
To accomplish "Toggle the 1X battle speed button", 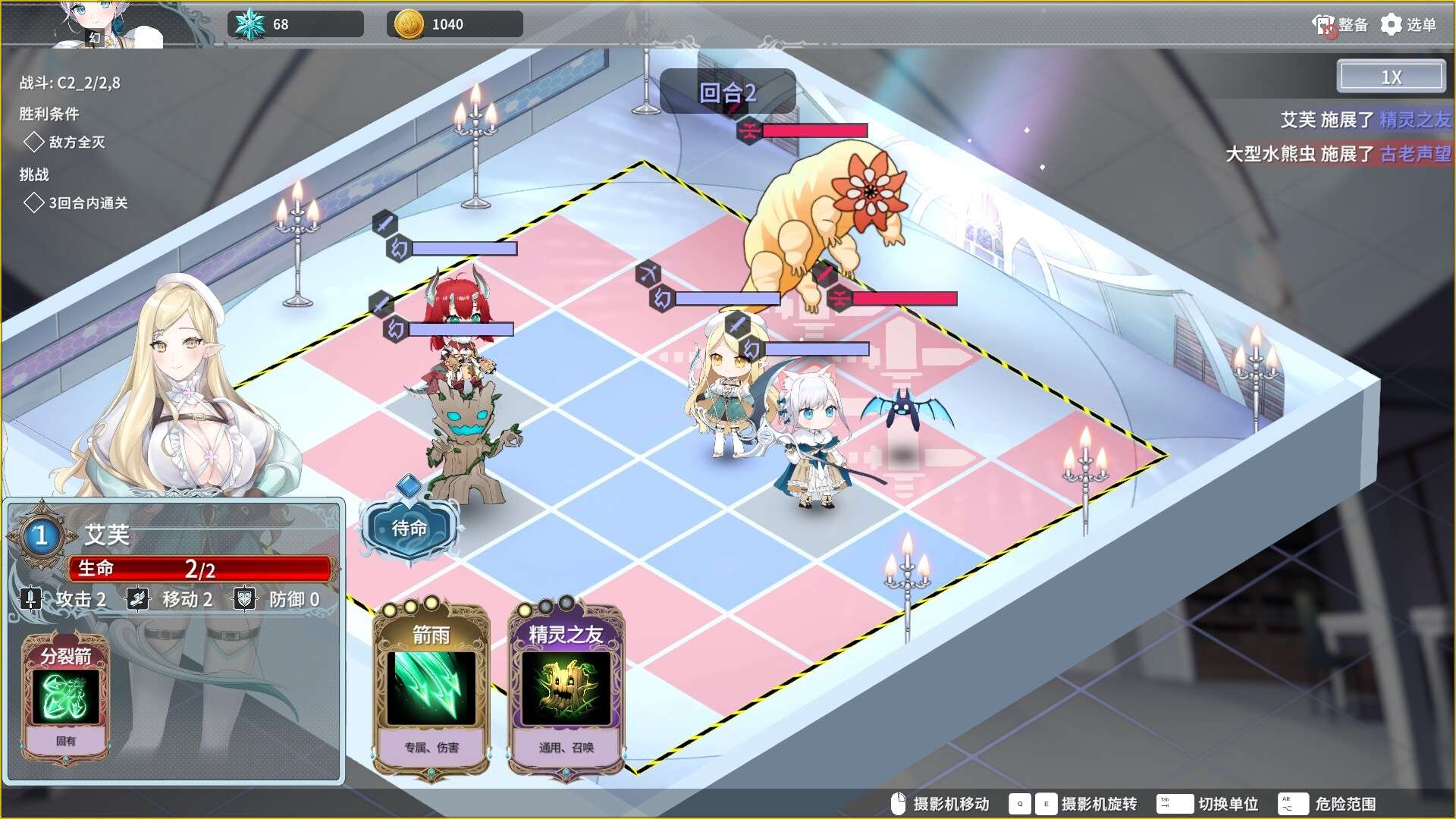I will pyautogui.click(x=1391, y=77).
